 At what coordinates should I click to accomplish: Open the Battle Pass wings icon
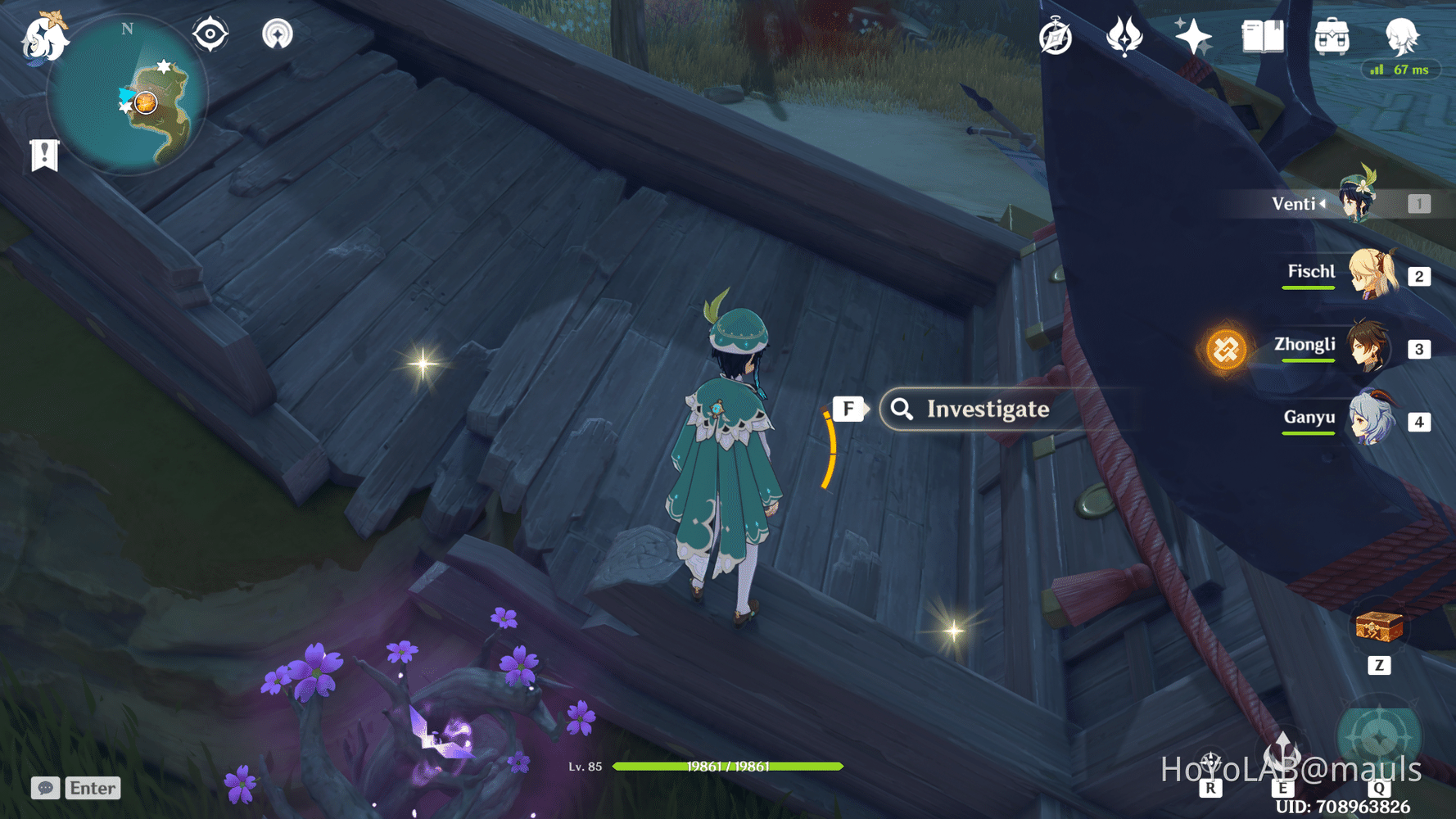(1126, 34)
